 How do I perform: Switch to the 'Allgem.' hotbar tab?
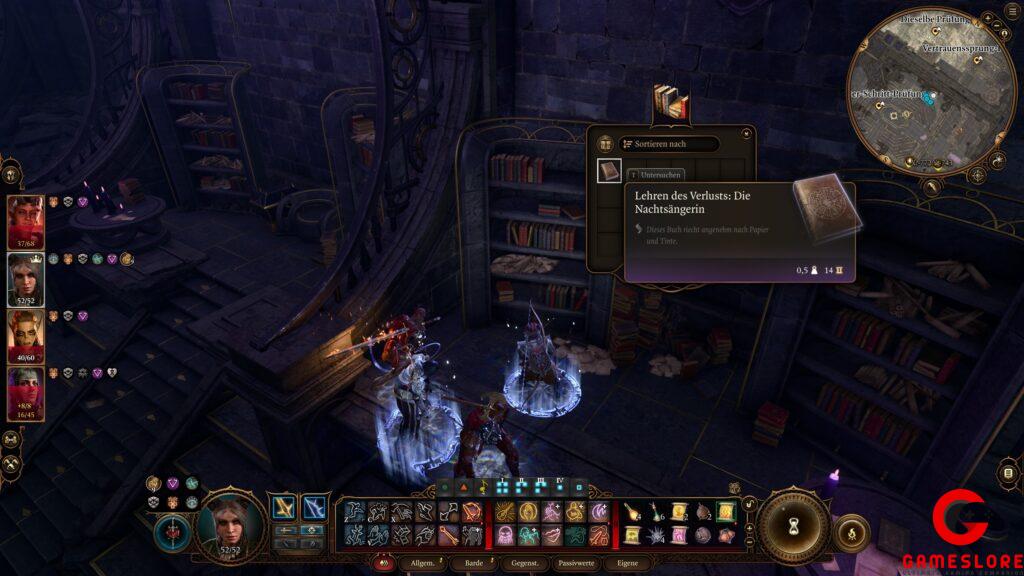(x=419, y=565)
